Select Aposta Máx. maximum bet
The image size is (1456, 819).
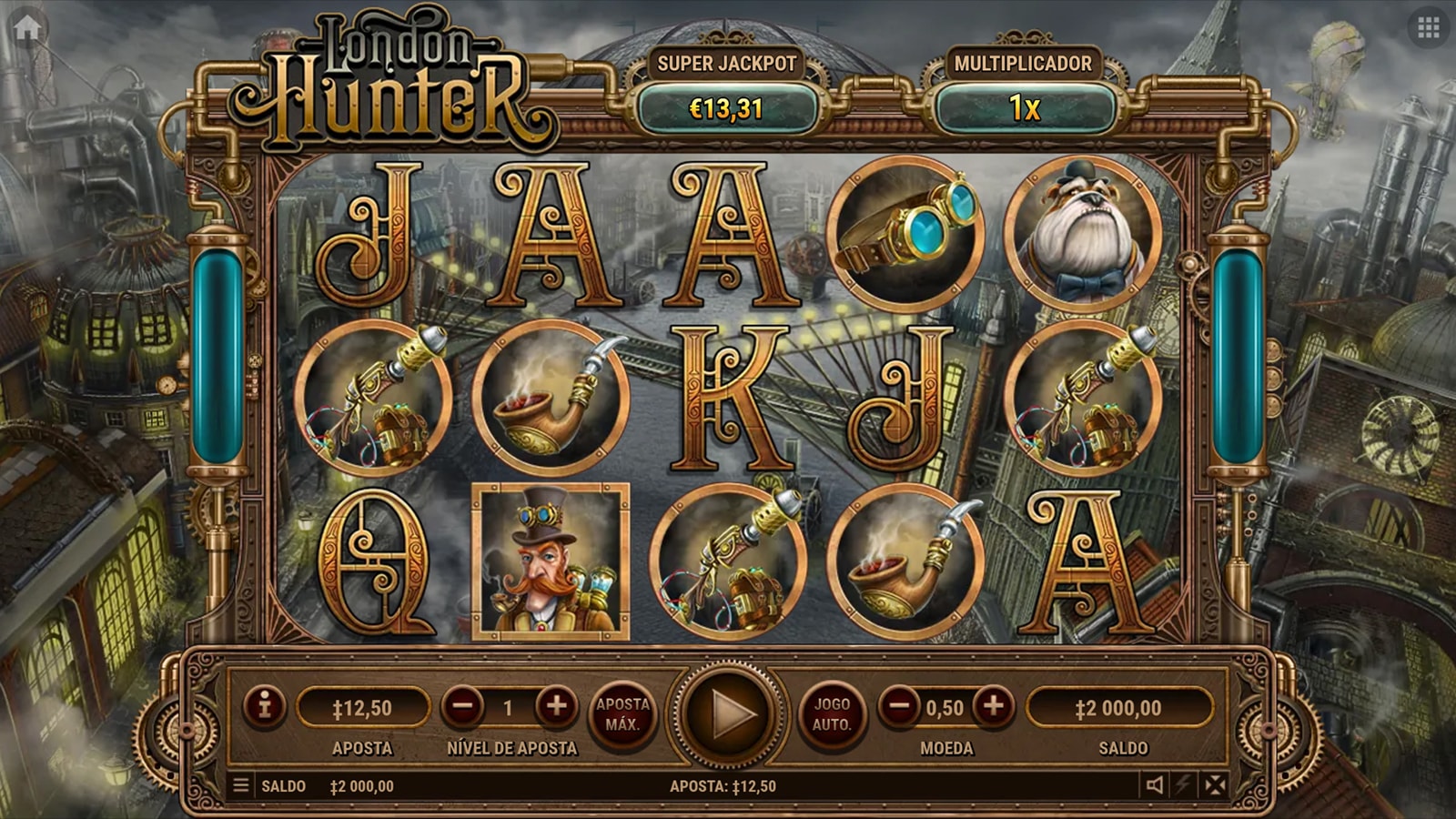pos(622,714)
